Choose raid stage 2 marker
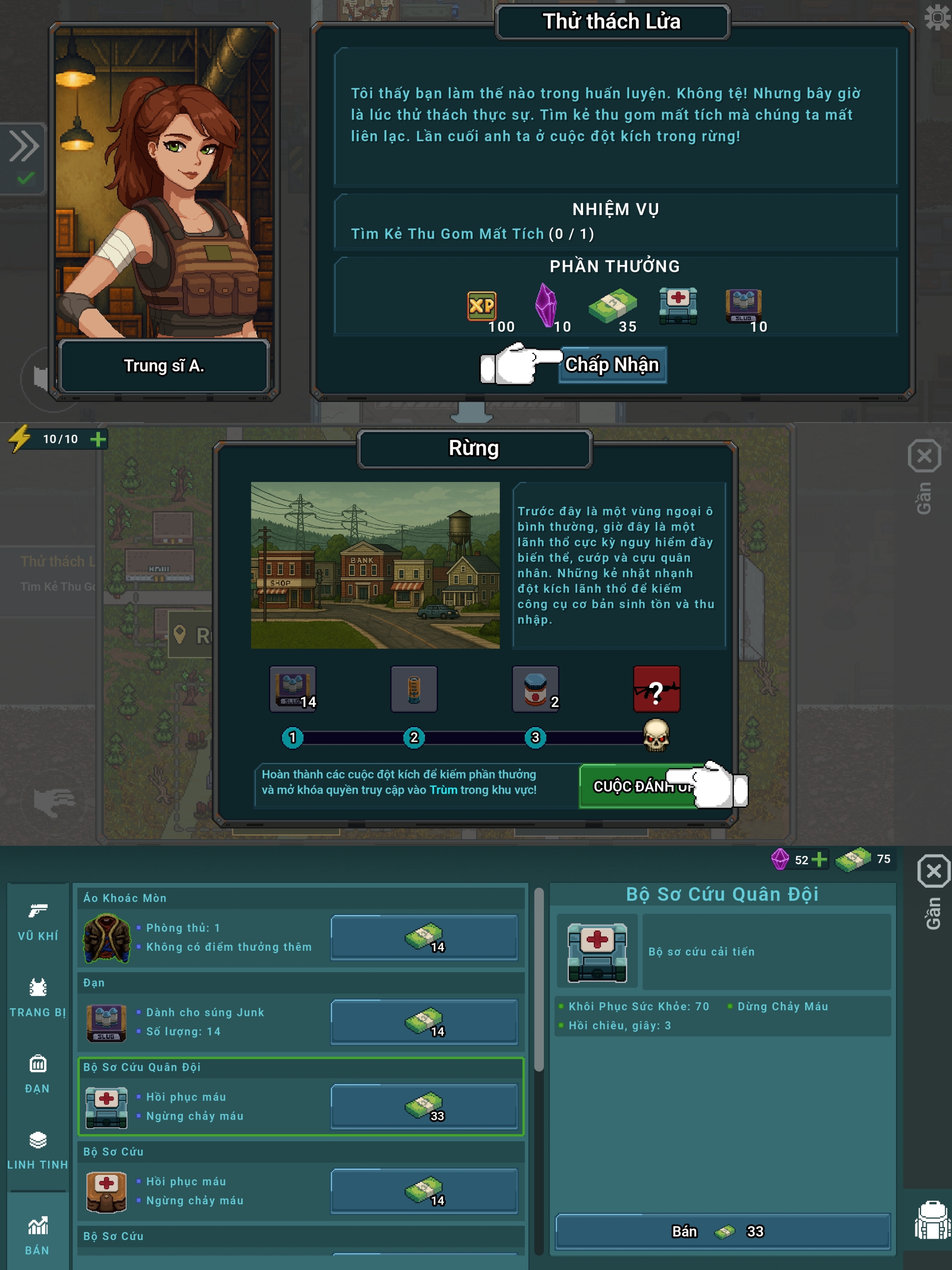 tap(414, 737)
